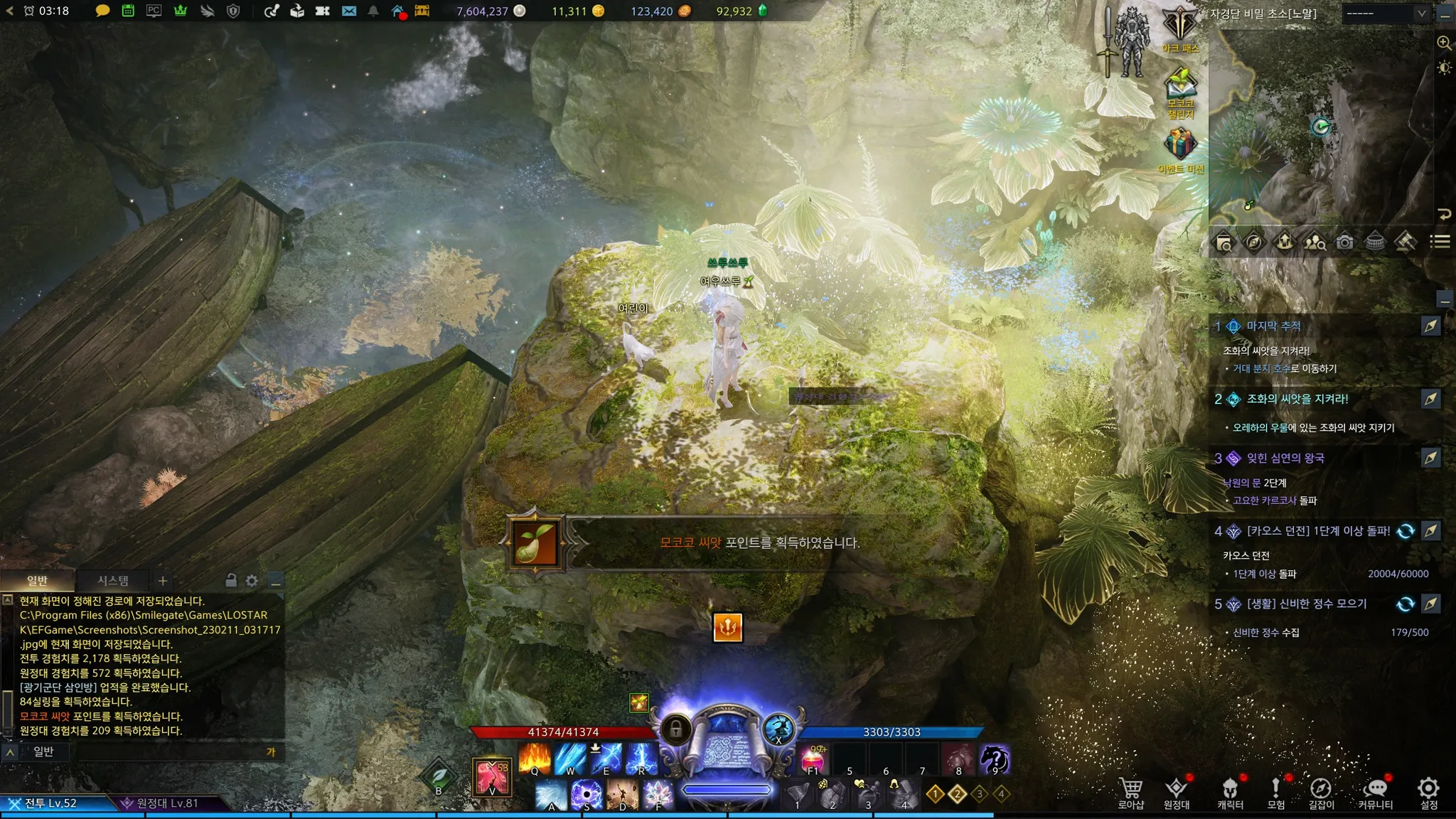Open the 길잡이 guide menu
This screenshot has width=1456, height=819.
[1321, 792]
